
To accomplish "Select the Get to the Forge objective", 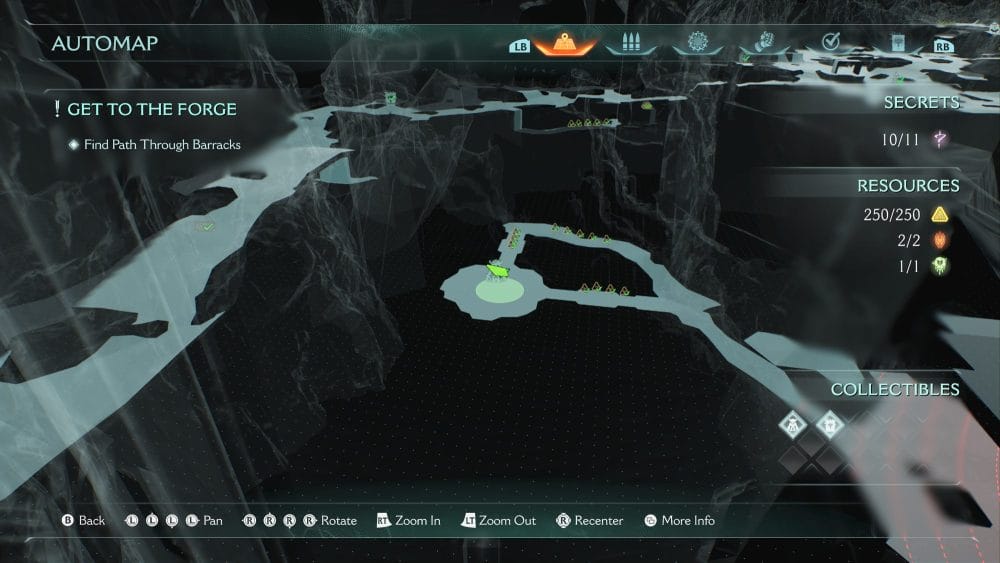I will 151,109.
